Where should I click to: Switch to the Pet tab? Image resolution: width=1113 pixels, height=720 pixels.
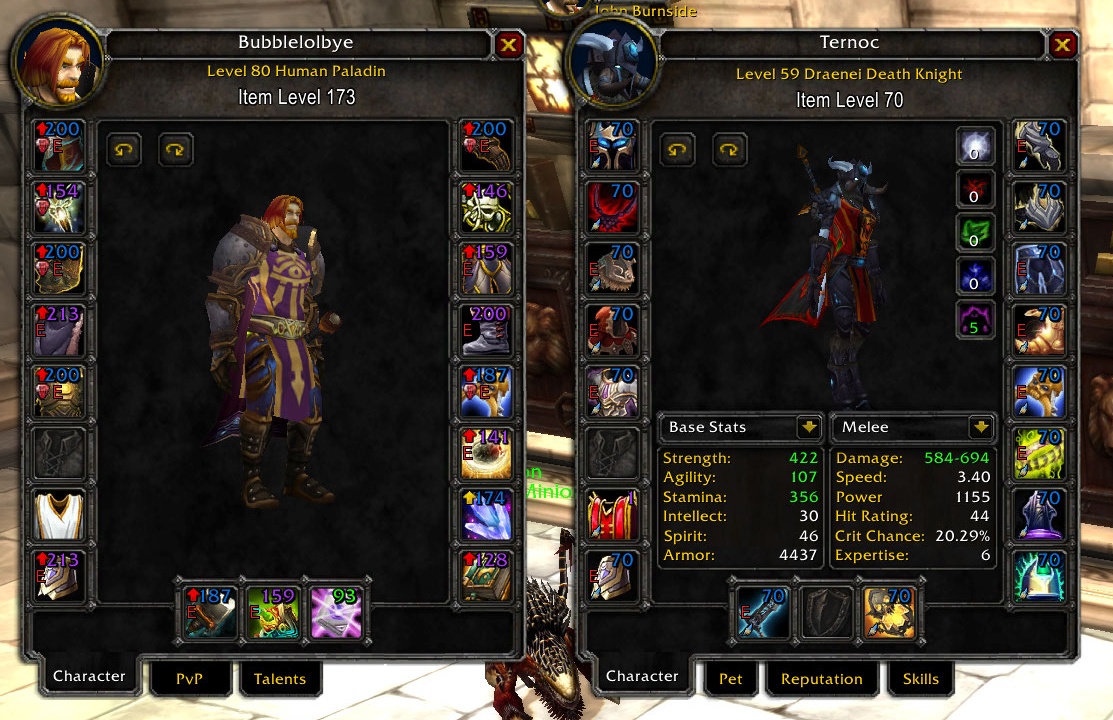[731, 679]
